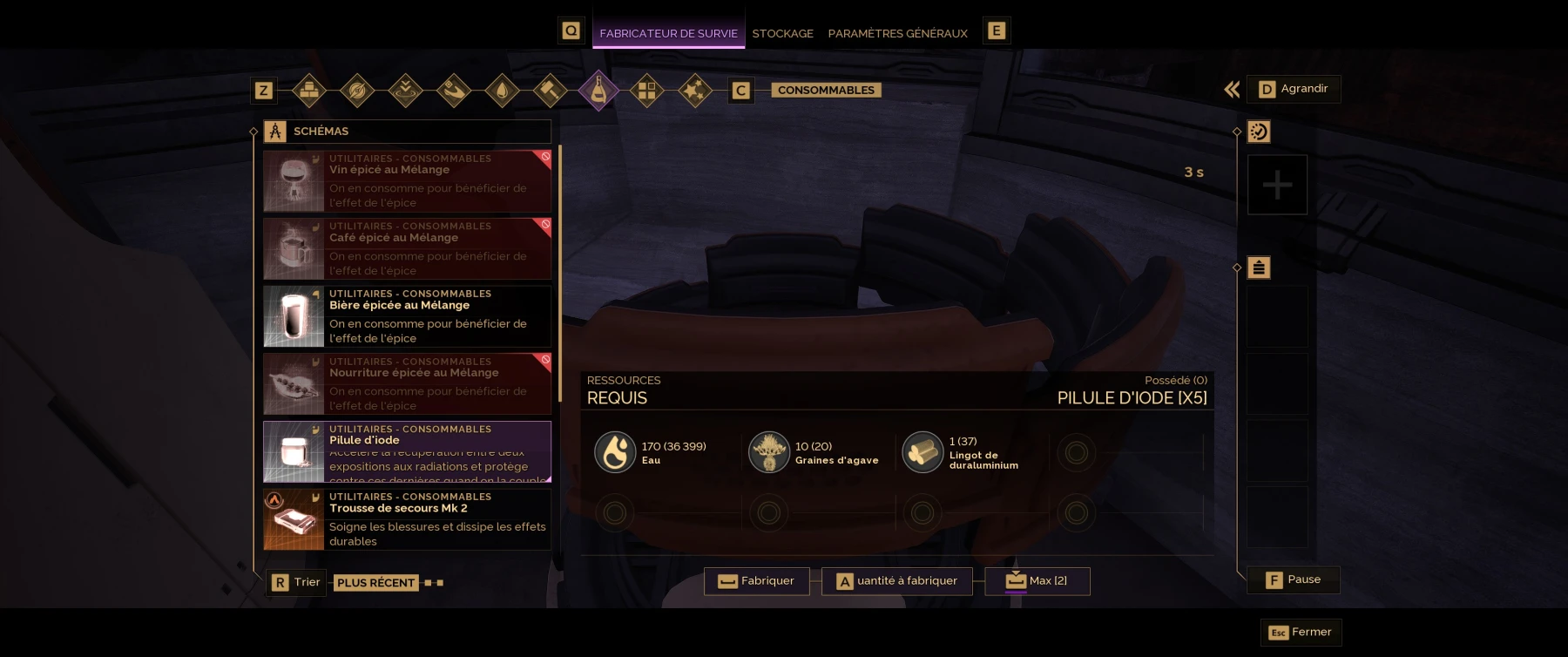Image resolution: width=1568 pixels, height=657 pixels.
Task: Select the Vin épicé au Mélange schematic
Action: pyautogui.click(x=408, y=181)
